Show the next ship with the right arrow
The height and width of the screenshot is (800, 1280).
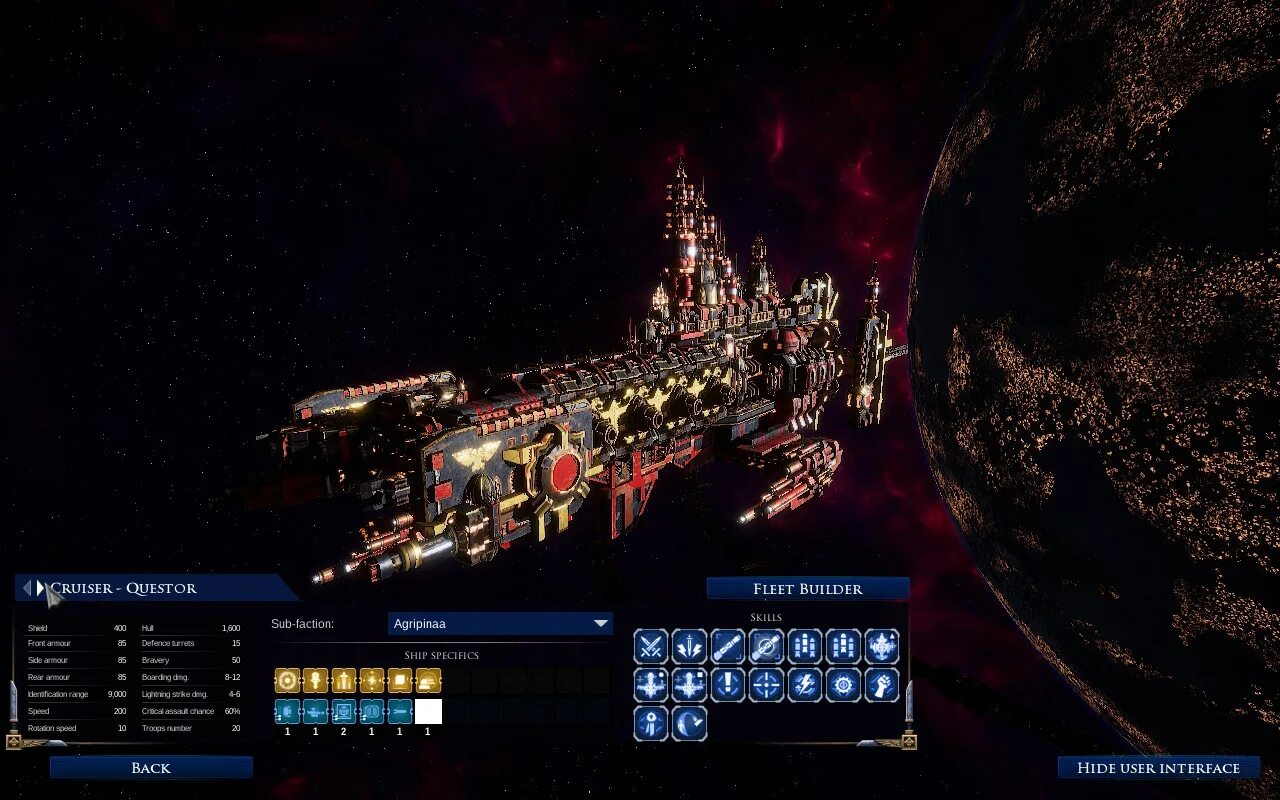click(41, 588)
